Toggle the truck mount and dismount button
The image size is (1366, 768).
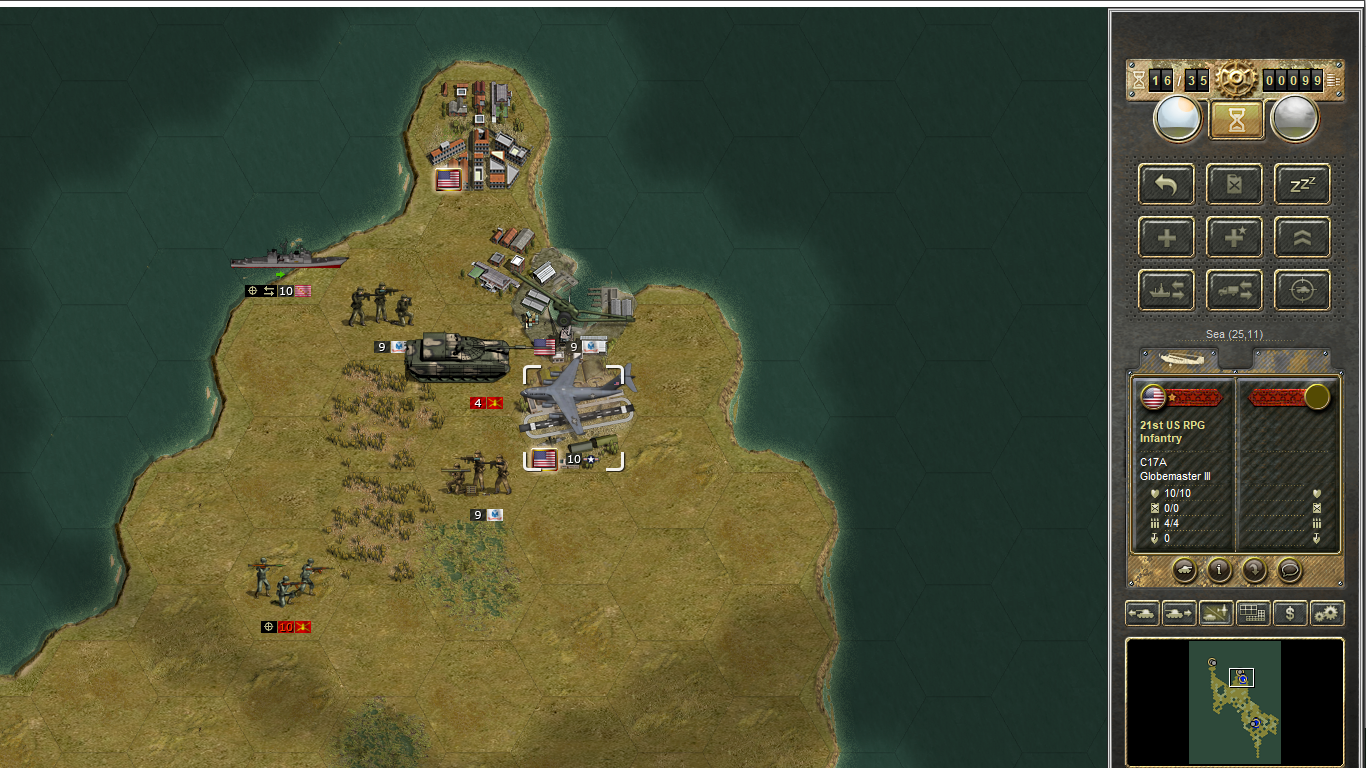[x=1234, y=291]
